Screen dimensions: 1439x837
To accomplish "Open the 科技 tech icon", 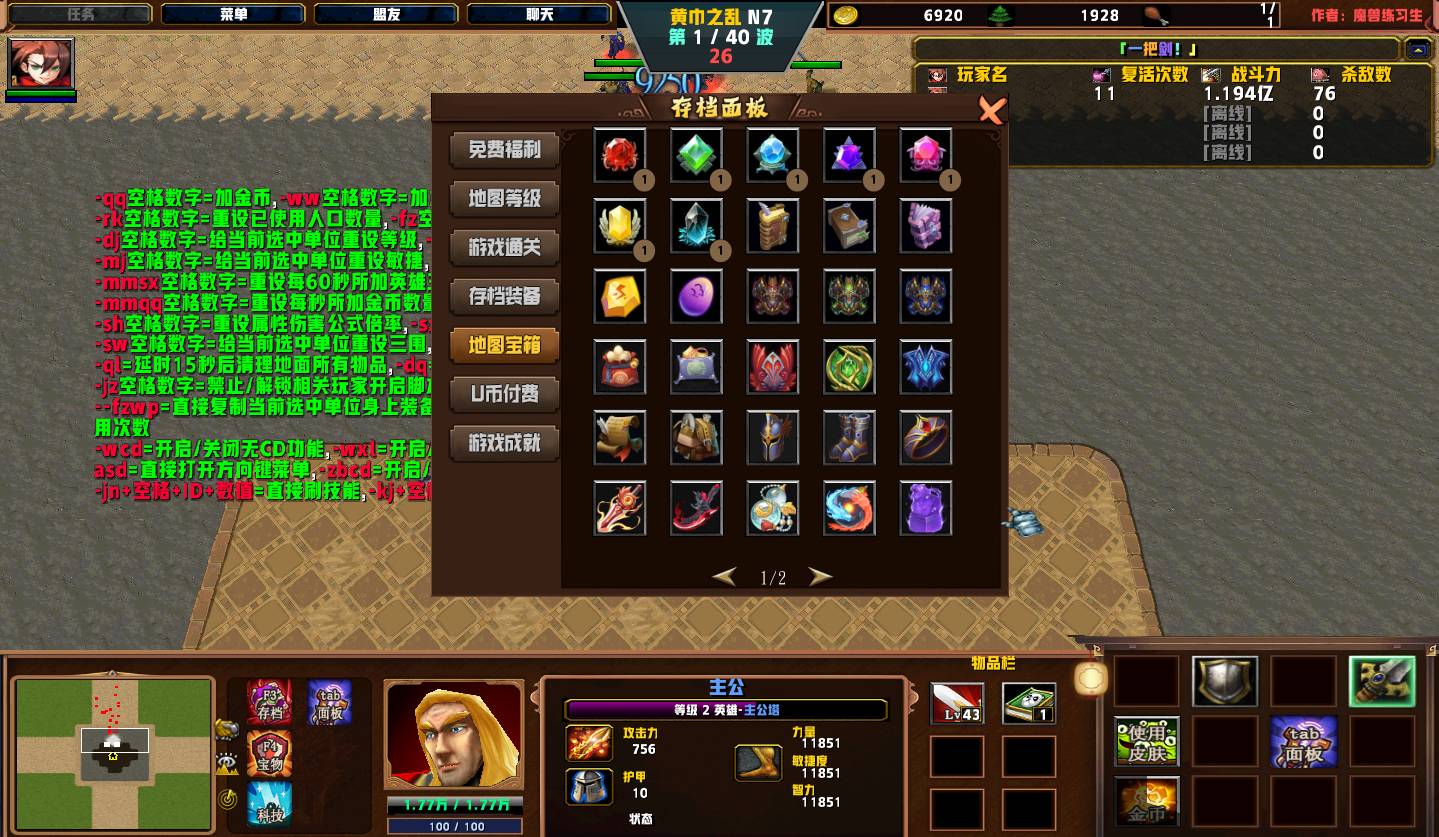I will [x=269, y=804].
